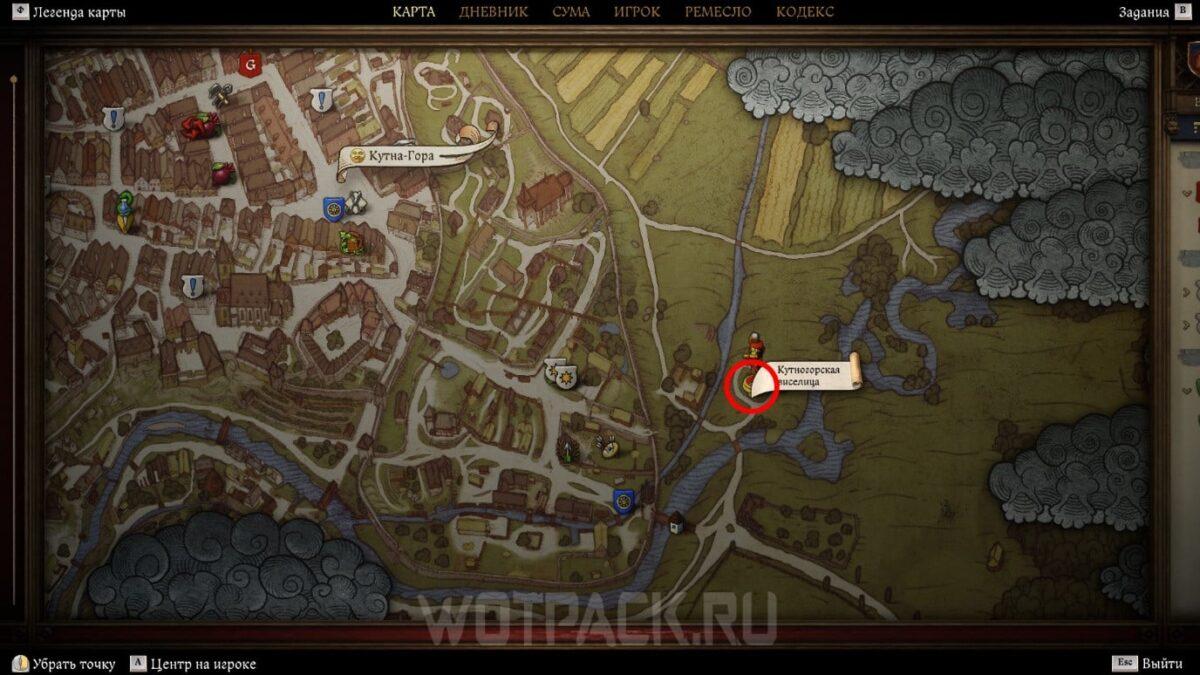Open the Дневник (journal) tab
Screen dimensions: 1200x675
coord(493,12)
